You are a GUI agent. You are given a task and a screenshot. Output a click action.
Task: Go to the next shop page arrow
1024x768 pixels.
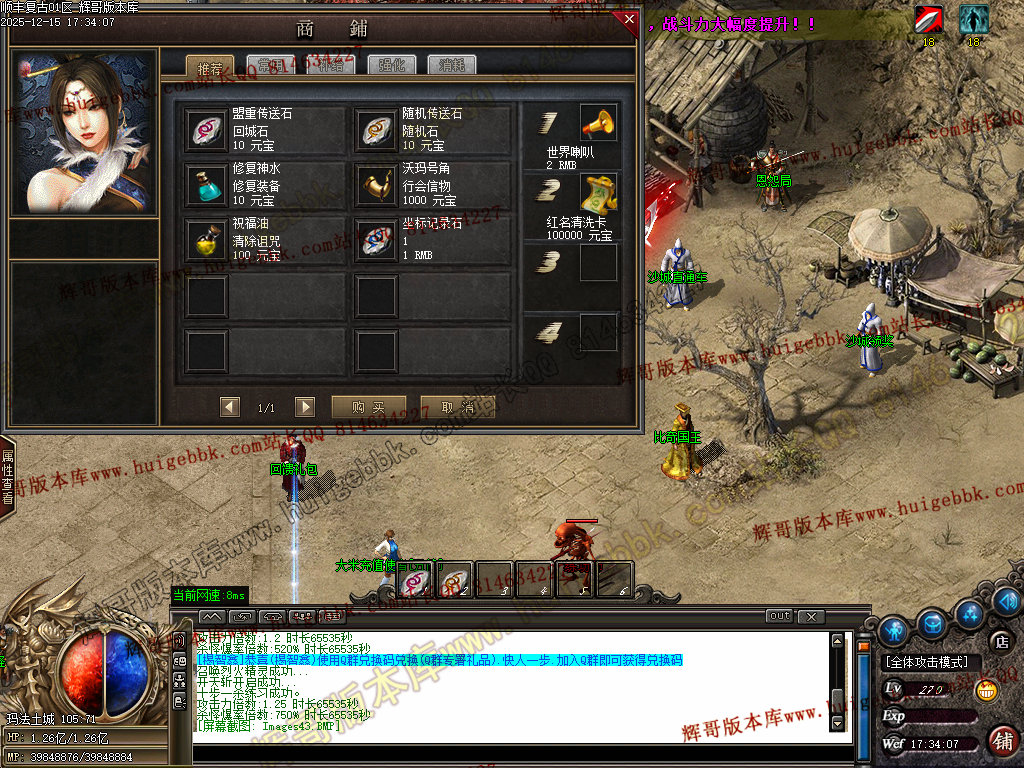pos(305,407)
